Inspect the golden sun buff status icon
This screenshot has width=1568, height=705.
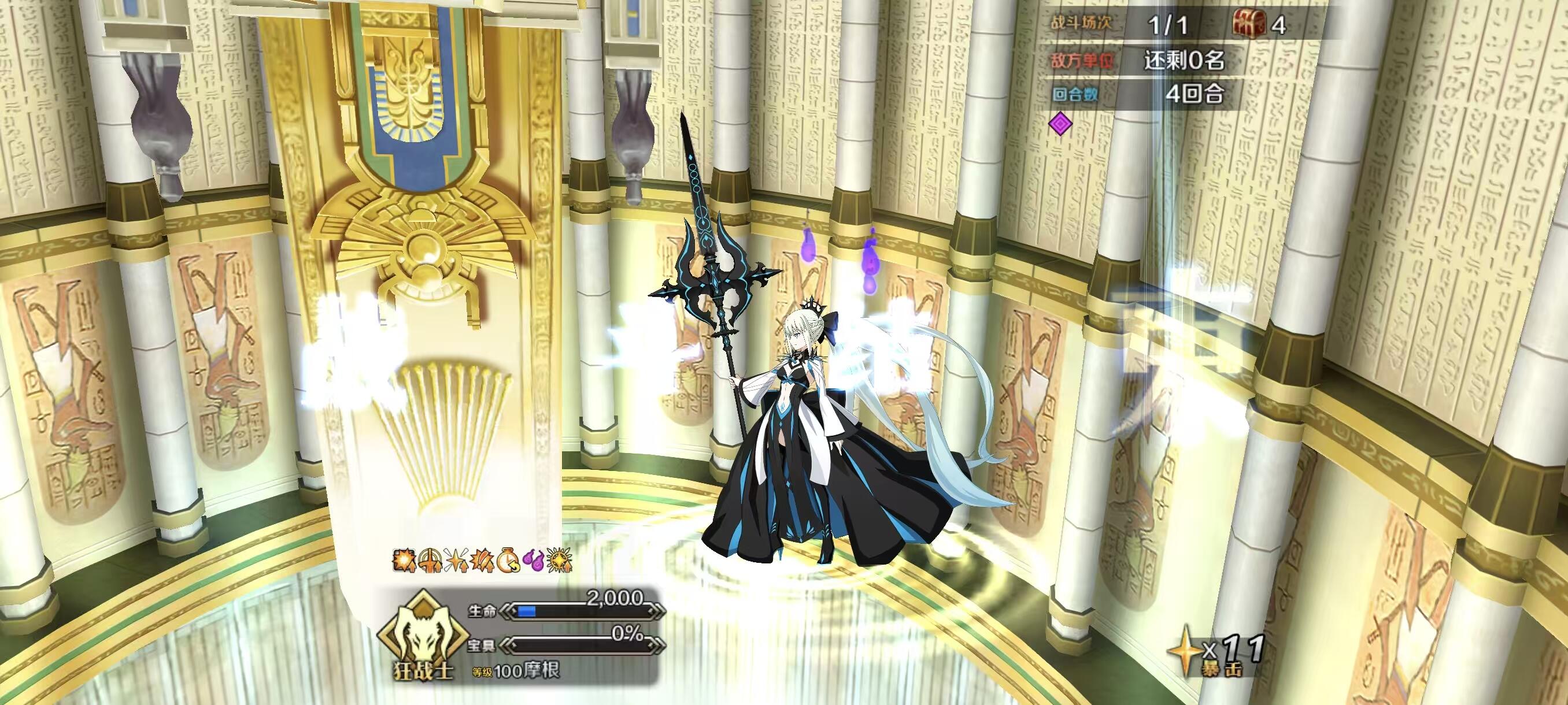(x=560, y=560)
